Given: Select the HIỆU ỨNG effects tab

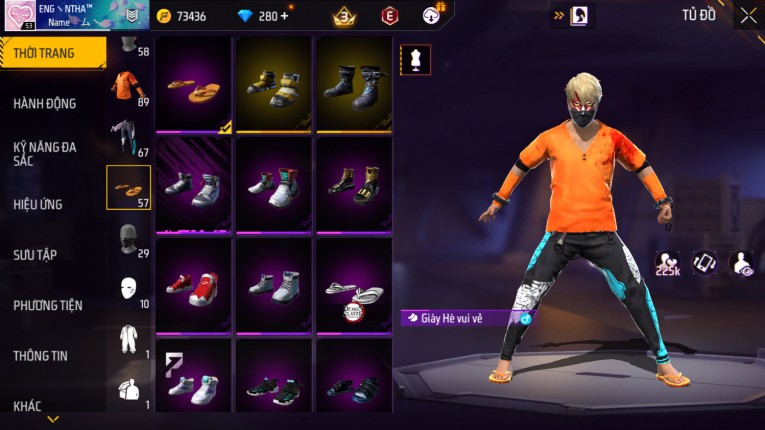Looking at the screenshot, I should click(x=38, y=204).
